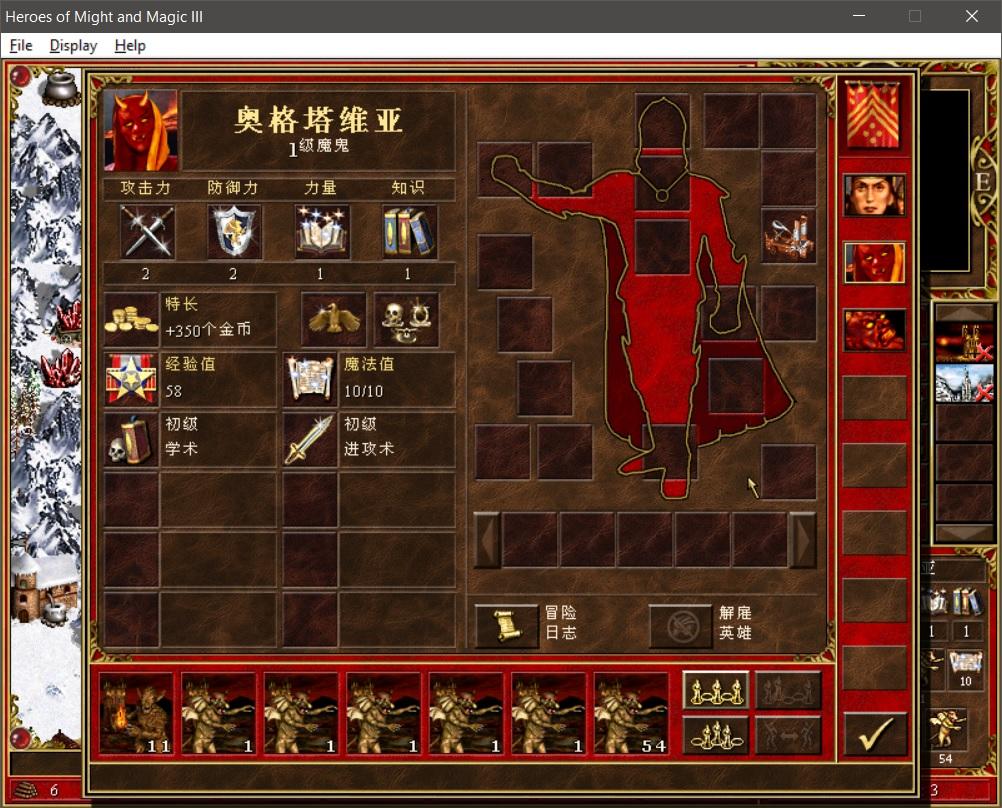The height and width of the screenshot is (808, 1002).
Task: Select the ballista war machine slot
Action: [x=789, y=235]
